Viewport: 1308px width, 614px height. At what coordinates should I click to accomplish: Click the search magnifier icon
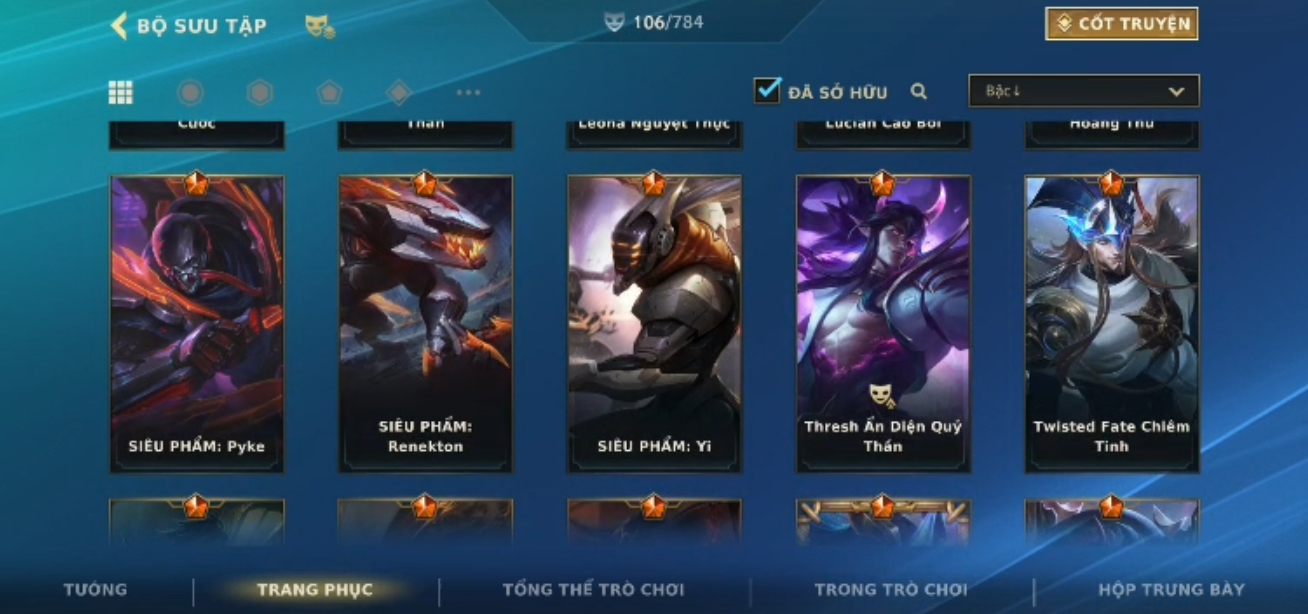919,92
